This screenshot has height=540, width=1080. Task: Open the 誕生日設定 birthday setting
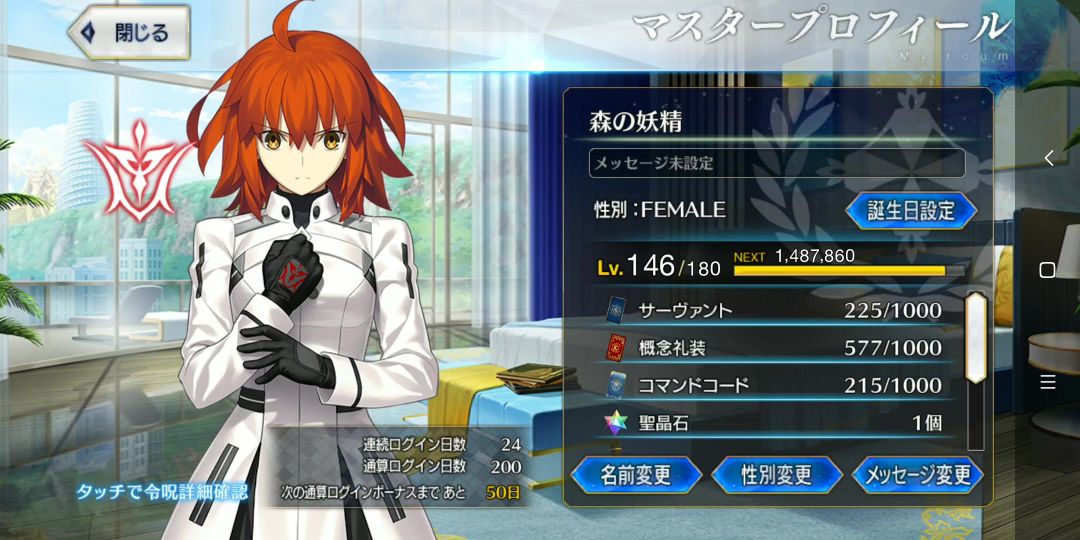tap(911, 211)
